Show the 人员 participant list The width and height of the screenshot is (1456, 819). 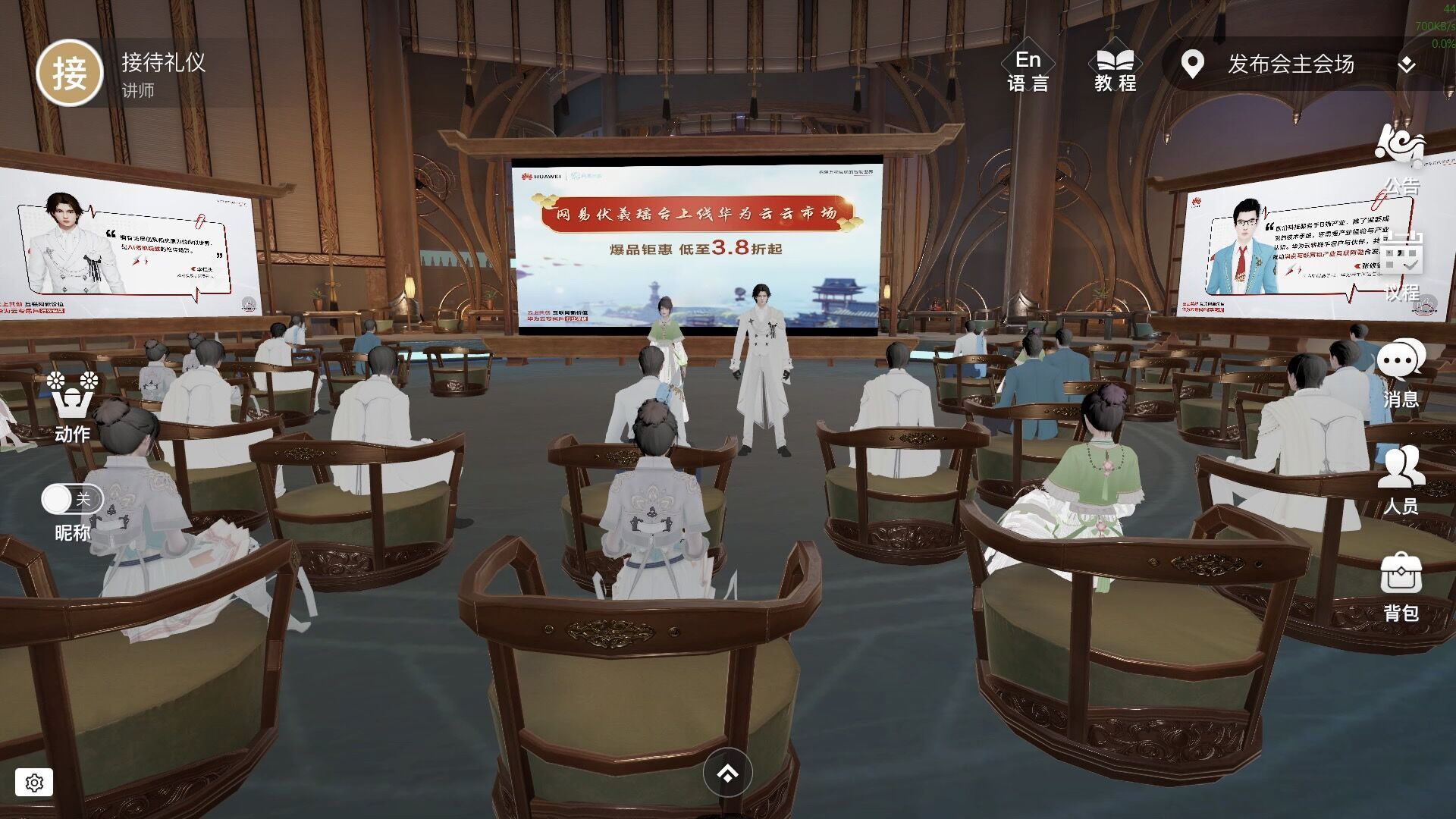pos(1401,480)
